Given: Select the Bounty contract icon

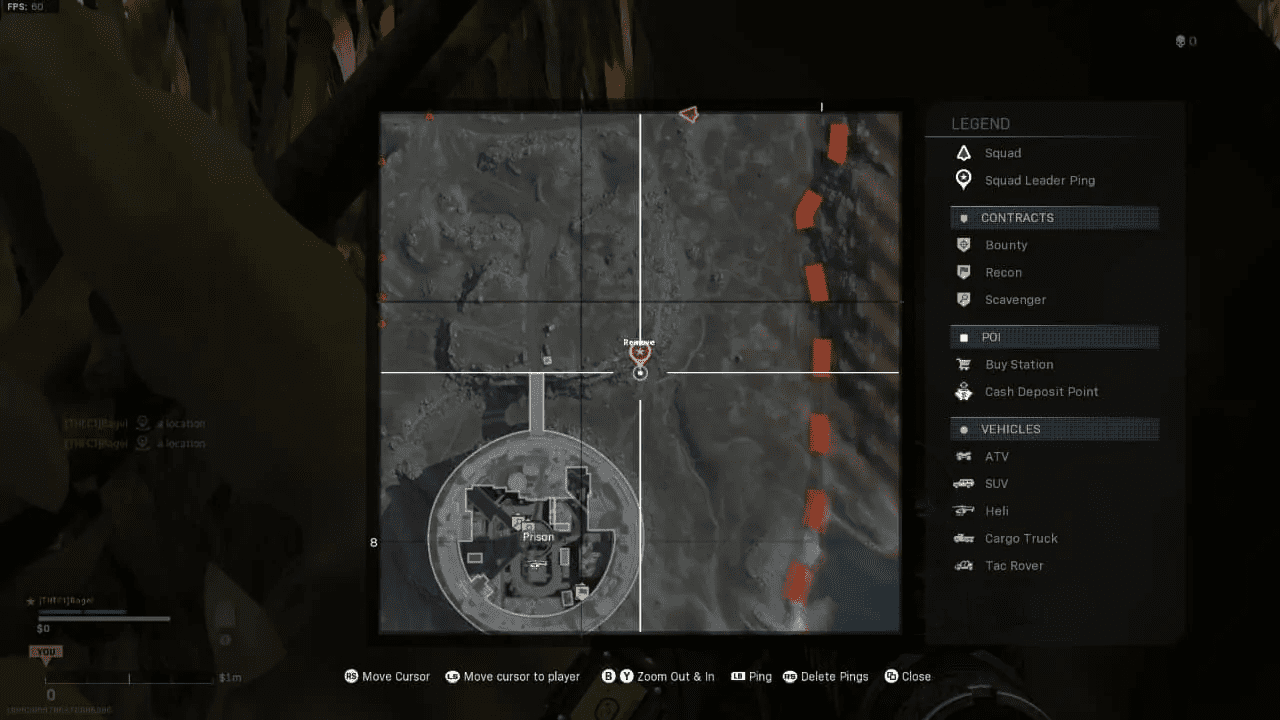Looking at the screenshot, I should click(x=963, y=245).
